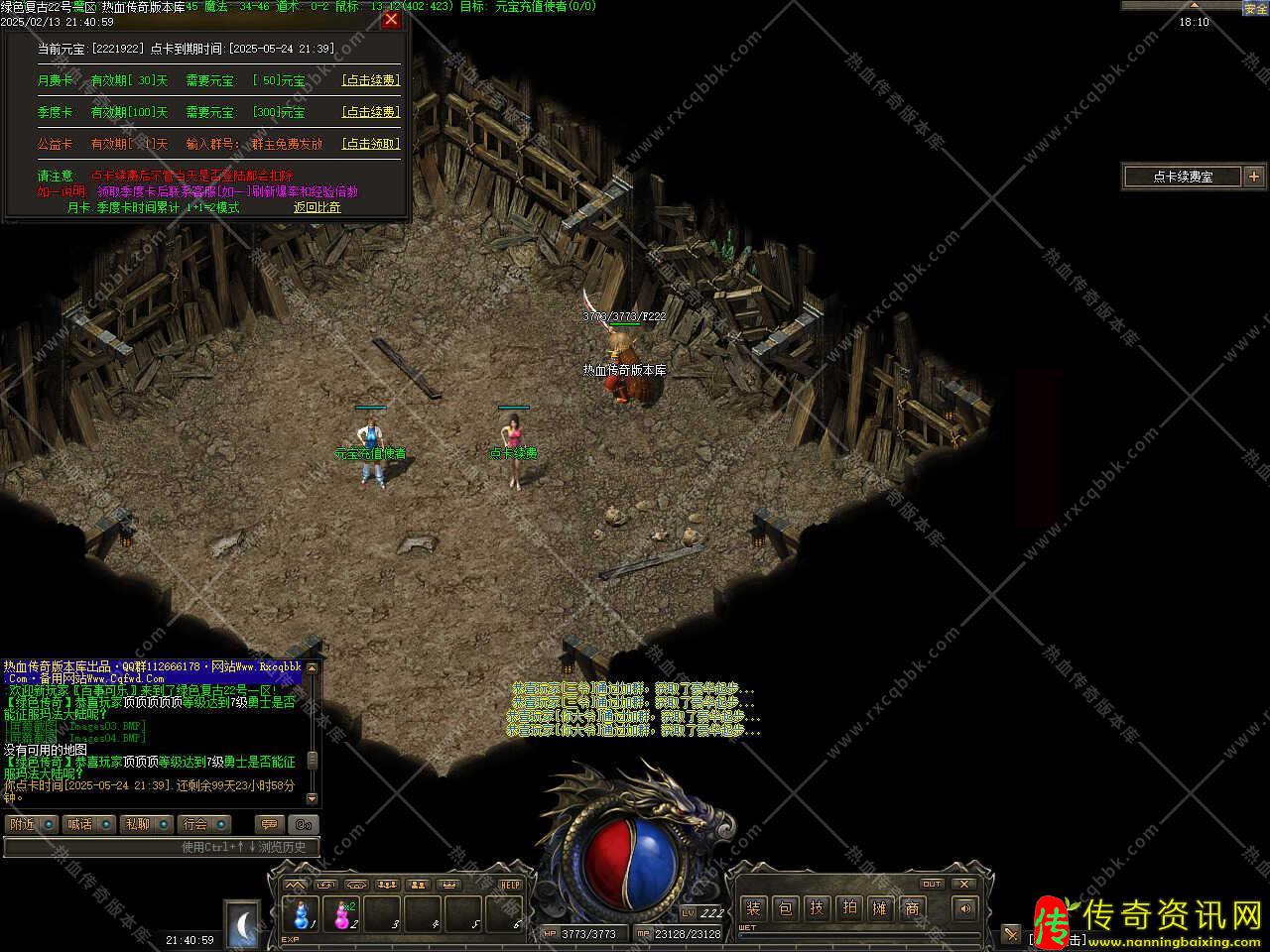Close the point-card renewal dialog
1270x952 pixels.
tap(391, 19)
